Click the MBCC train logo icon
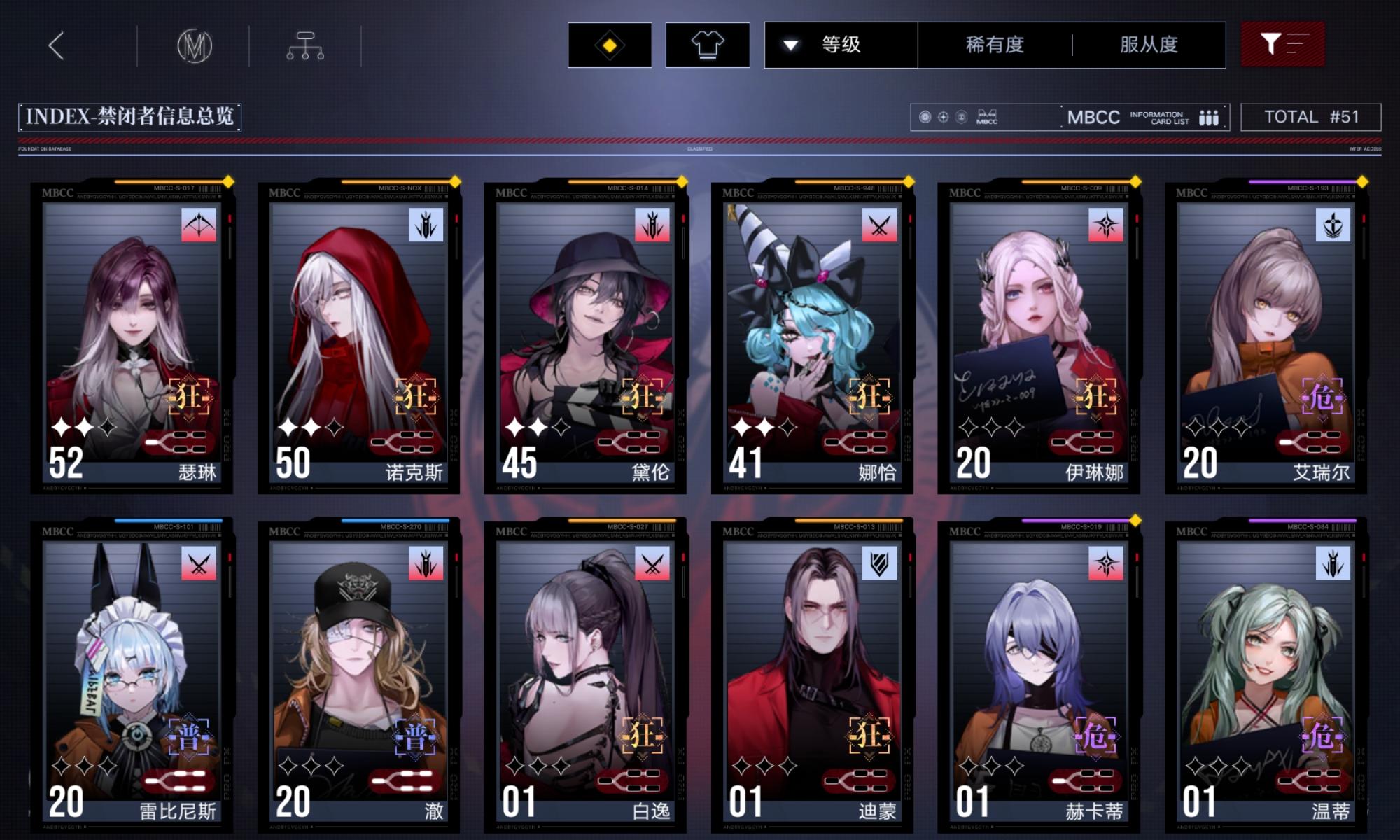The width and height of the screenshot is (1400, 840). point(987,118)
